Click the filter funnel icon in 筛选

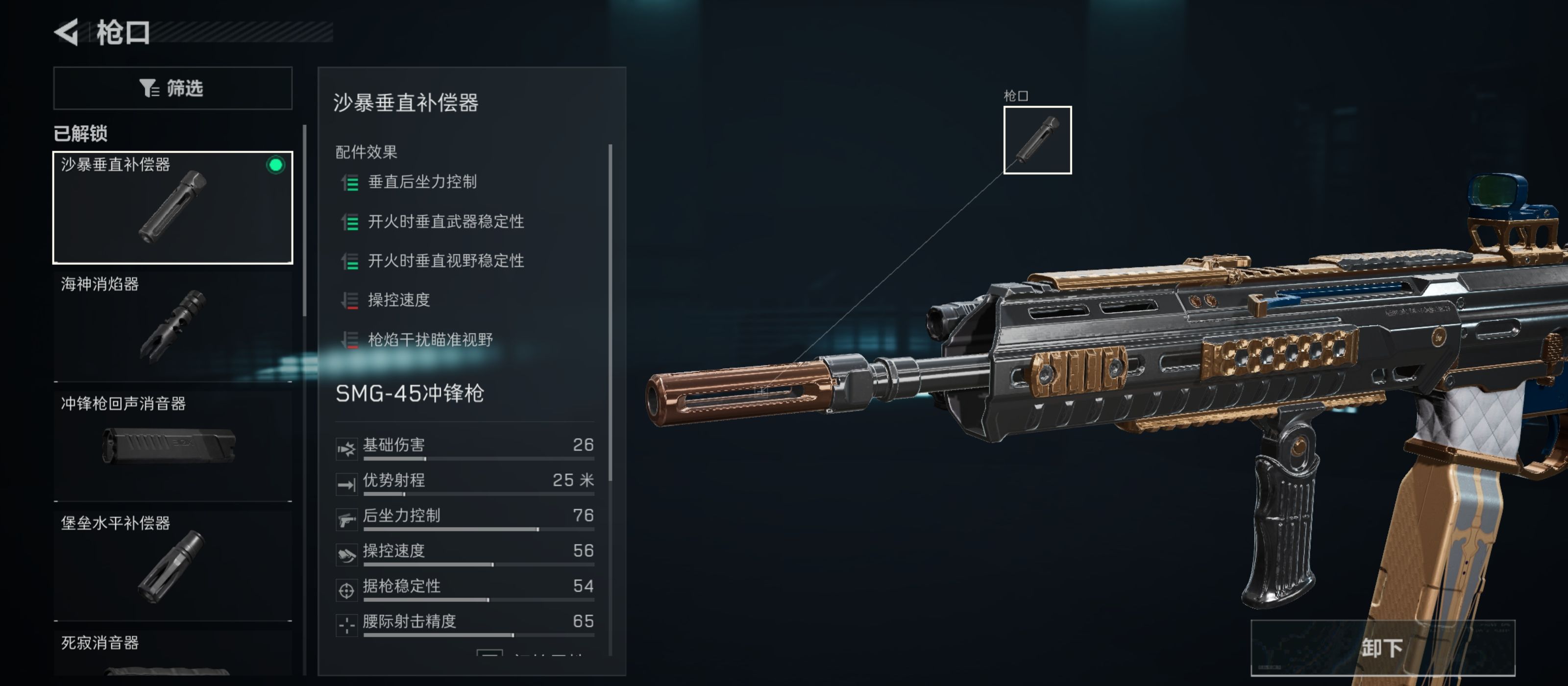pyautogui.click(x=148, y=88)
